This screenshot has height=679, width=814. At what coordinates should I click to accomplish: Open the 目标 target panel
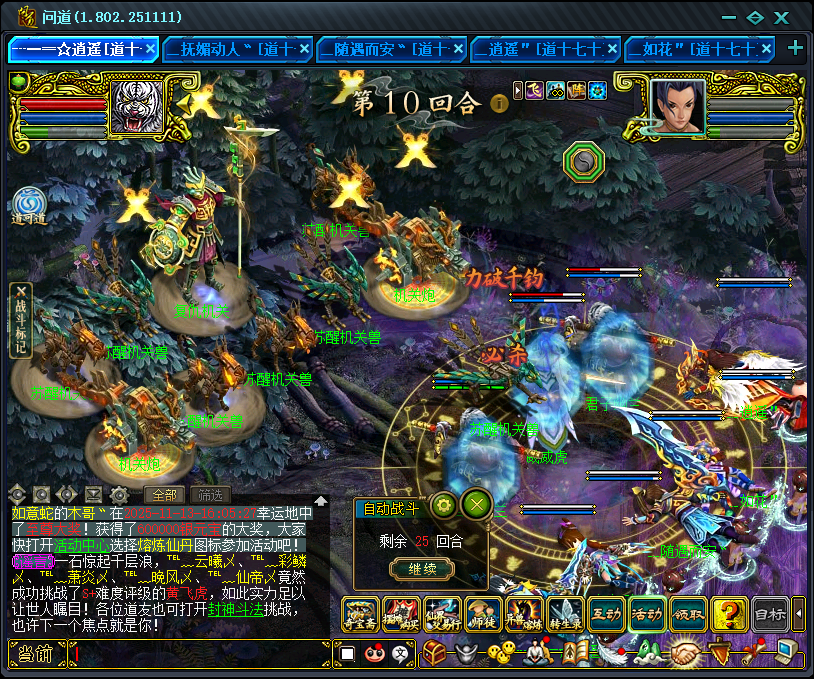pyautogui.click(x=769, y=613)
